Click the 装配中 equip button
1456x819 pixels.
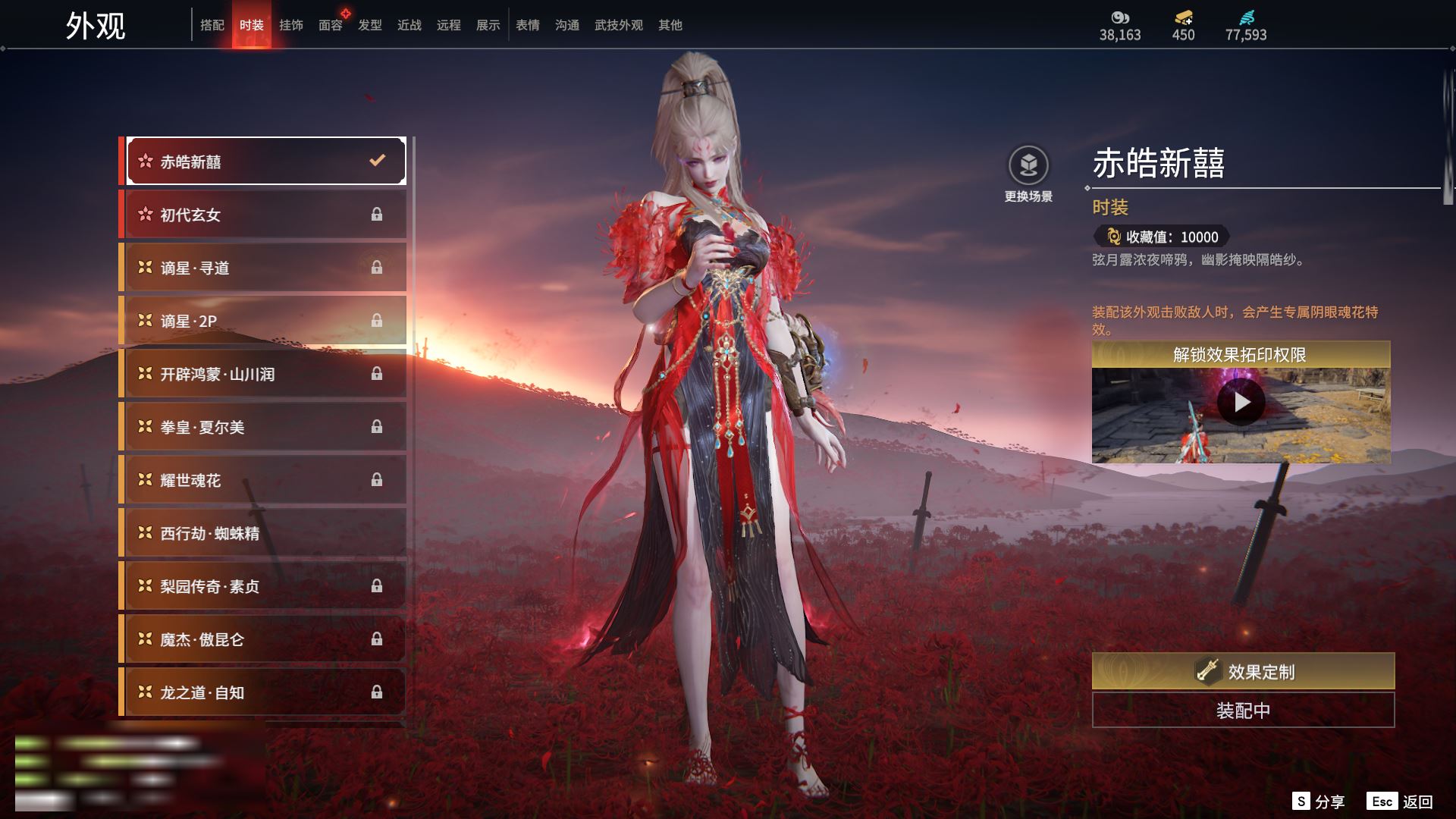(x=1243, y=711)
